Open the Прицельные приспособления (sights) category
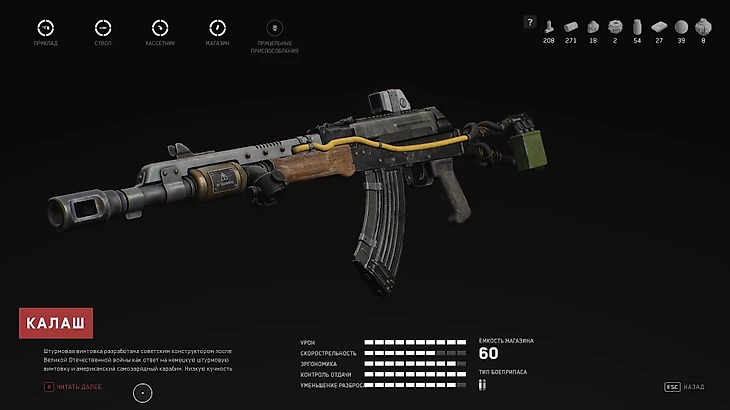Image resolution: width=730 pixels, height=410 pixels. [275, 28]
